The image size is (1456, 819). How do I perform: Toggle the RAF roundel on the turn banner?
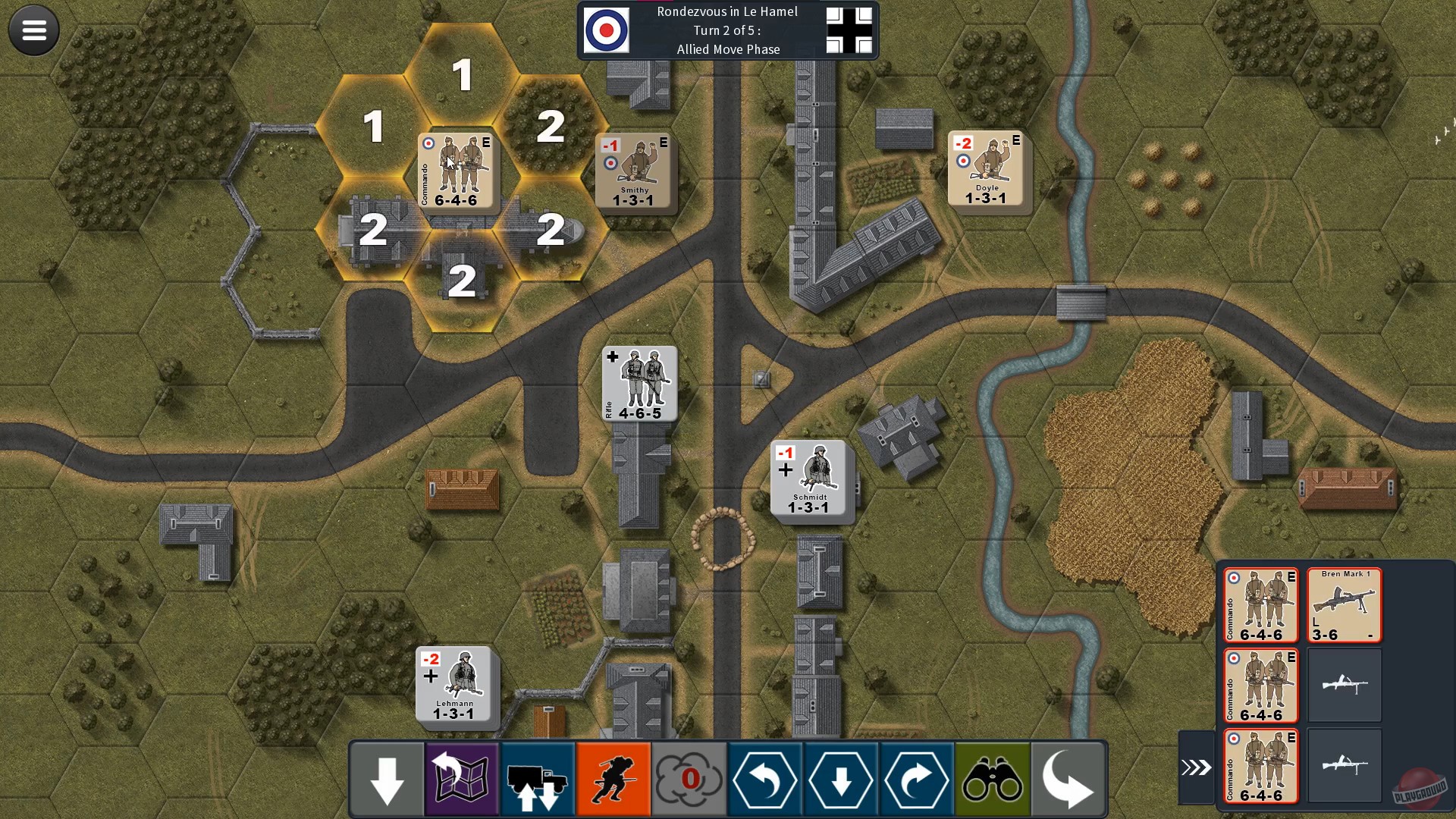[x=606, y=30]
